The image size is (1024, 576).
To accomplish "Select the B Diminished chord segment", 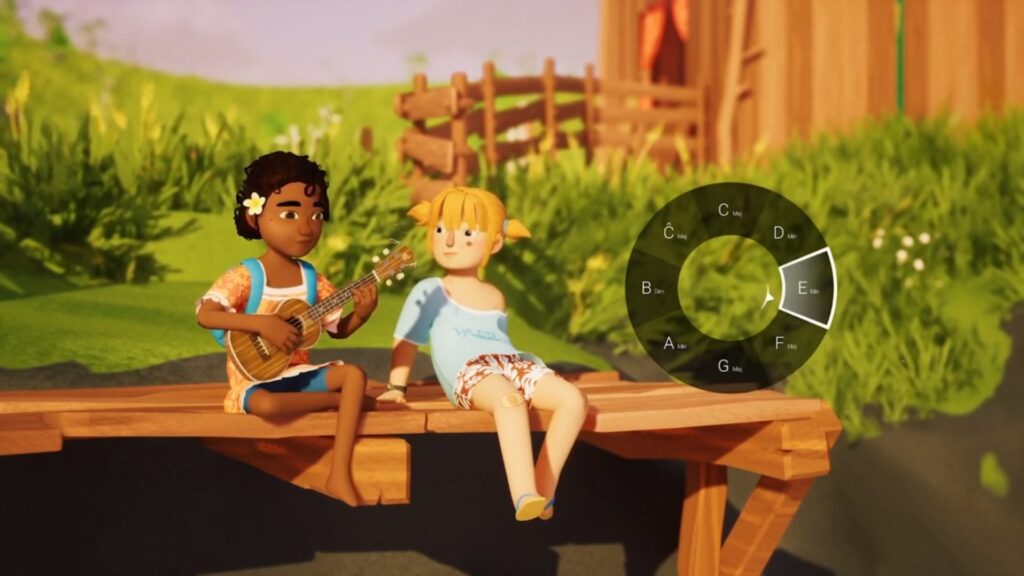I will pos(650,288).
